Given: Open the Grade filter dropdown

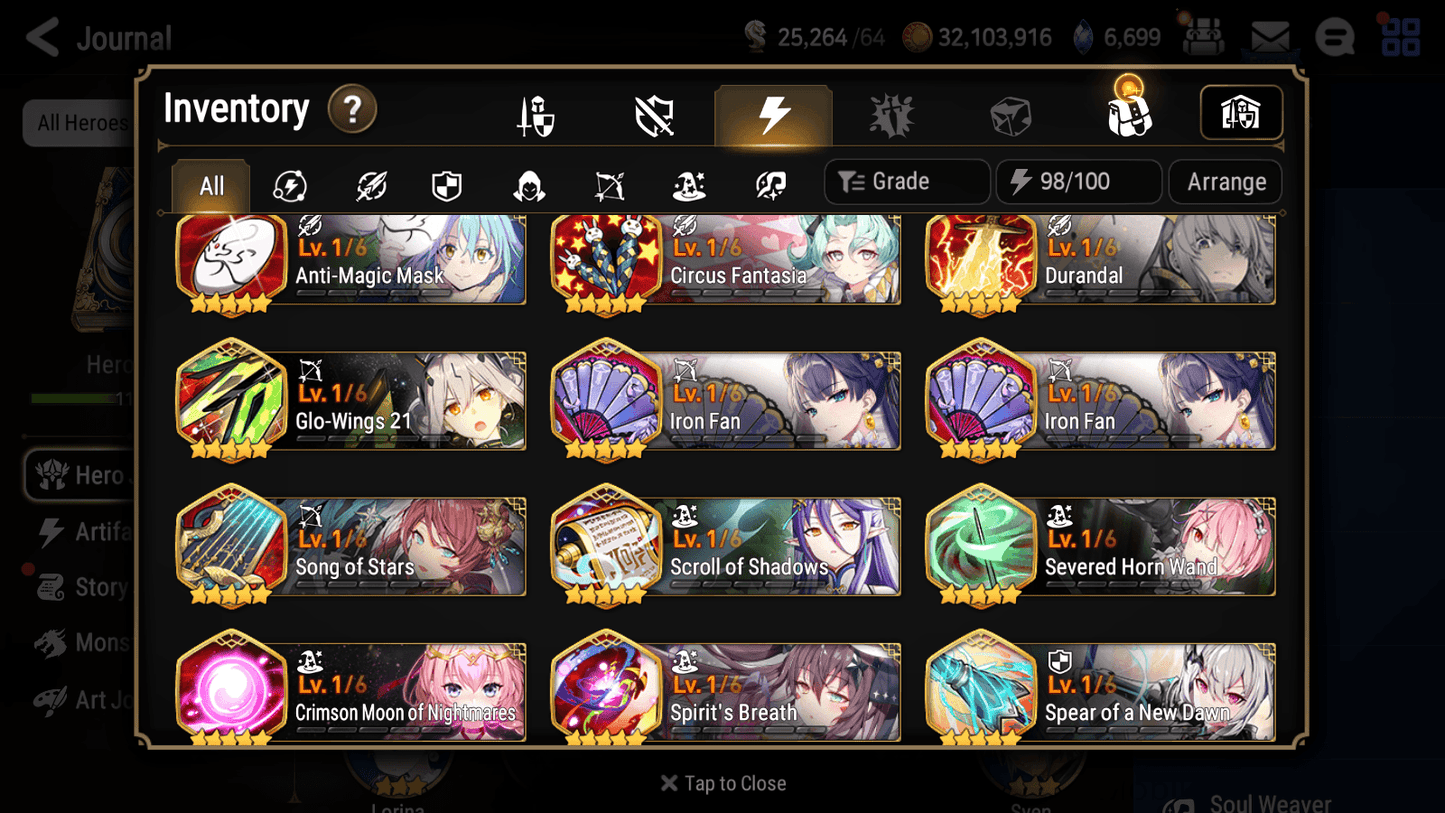Looking at the screenshot, I should 906,182.
